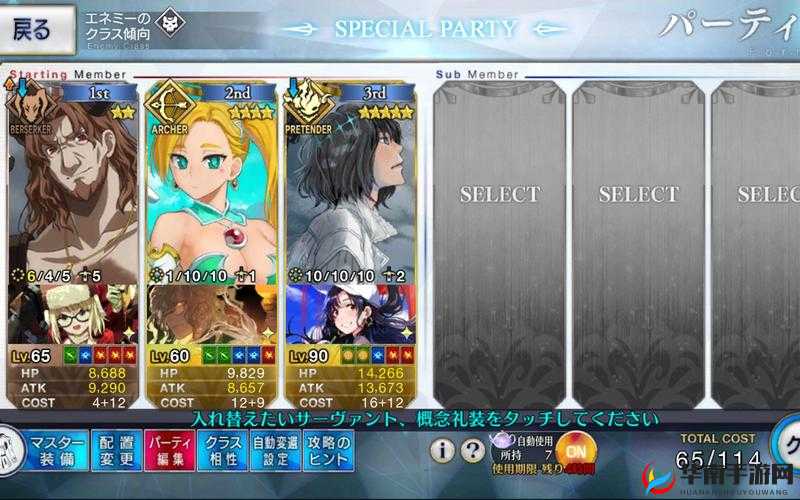Open the formation change (配置変更) option
Screen dimensions: 800x500
pos(117,451)
